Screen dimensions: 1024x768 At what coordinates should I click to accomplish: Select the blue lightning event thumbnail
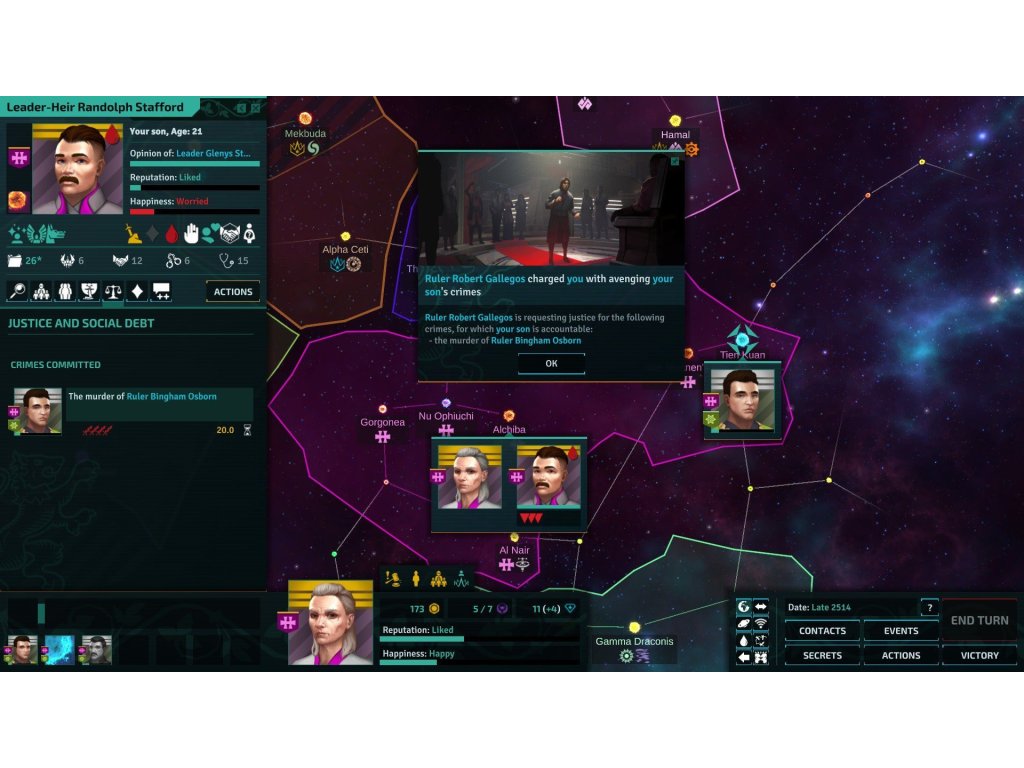pos(59,650)
